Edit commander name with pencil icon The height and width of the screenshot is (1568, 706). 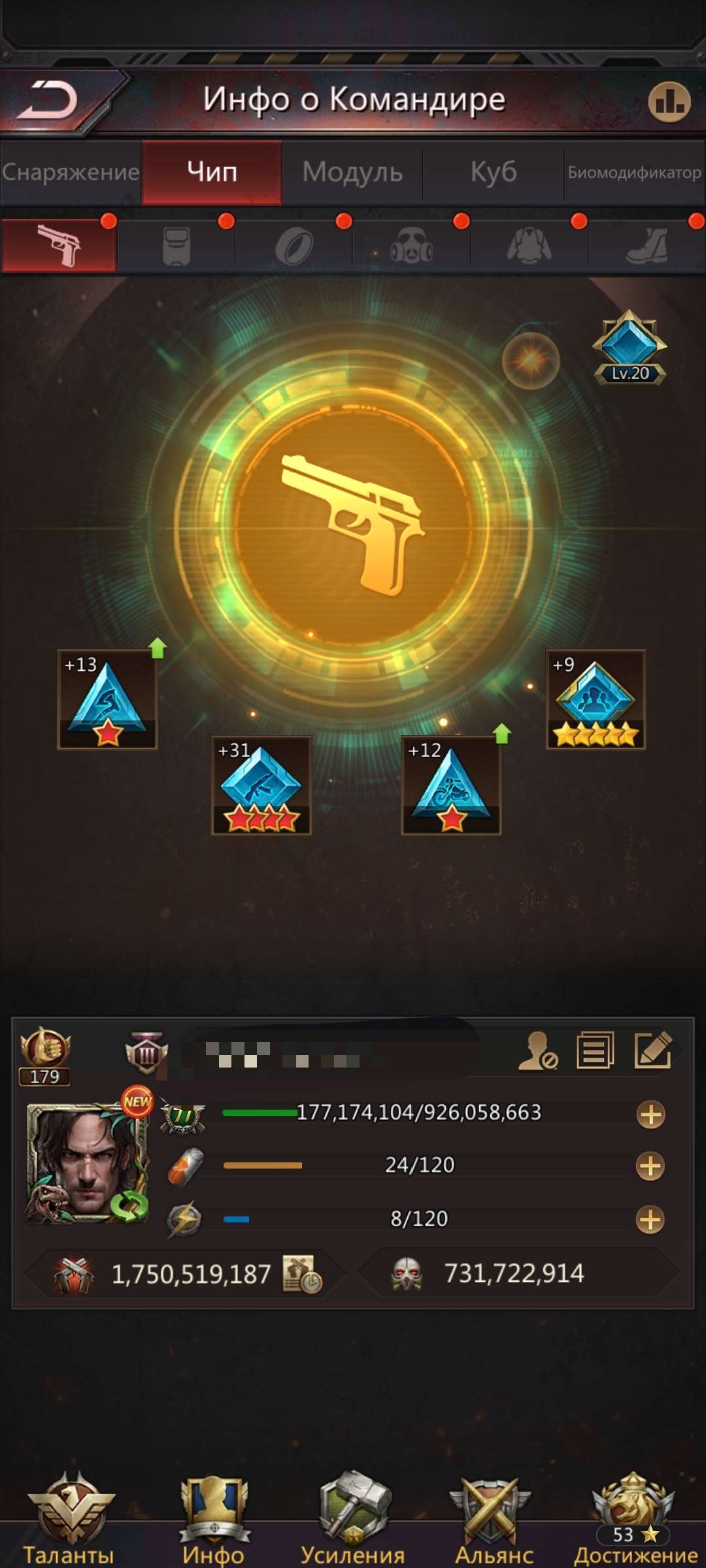(x=652, y=1051)
